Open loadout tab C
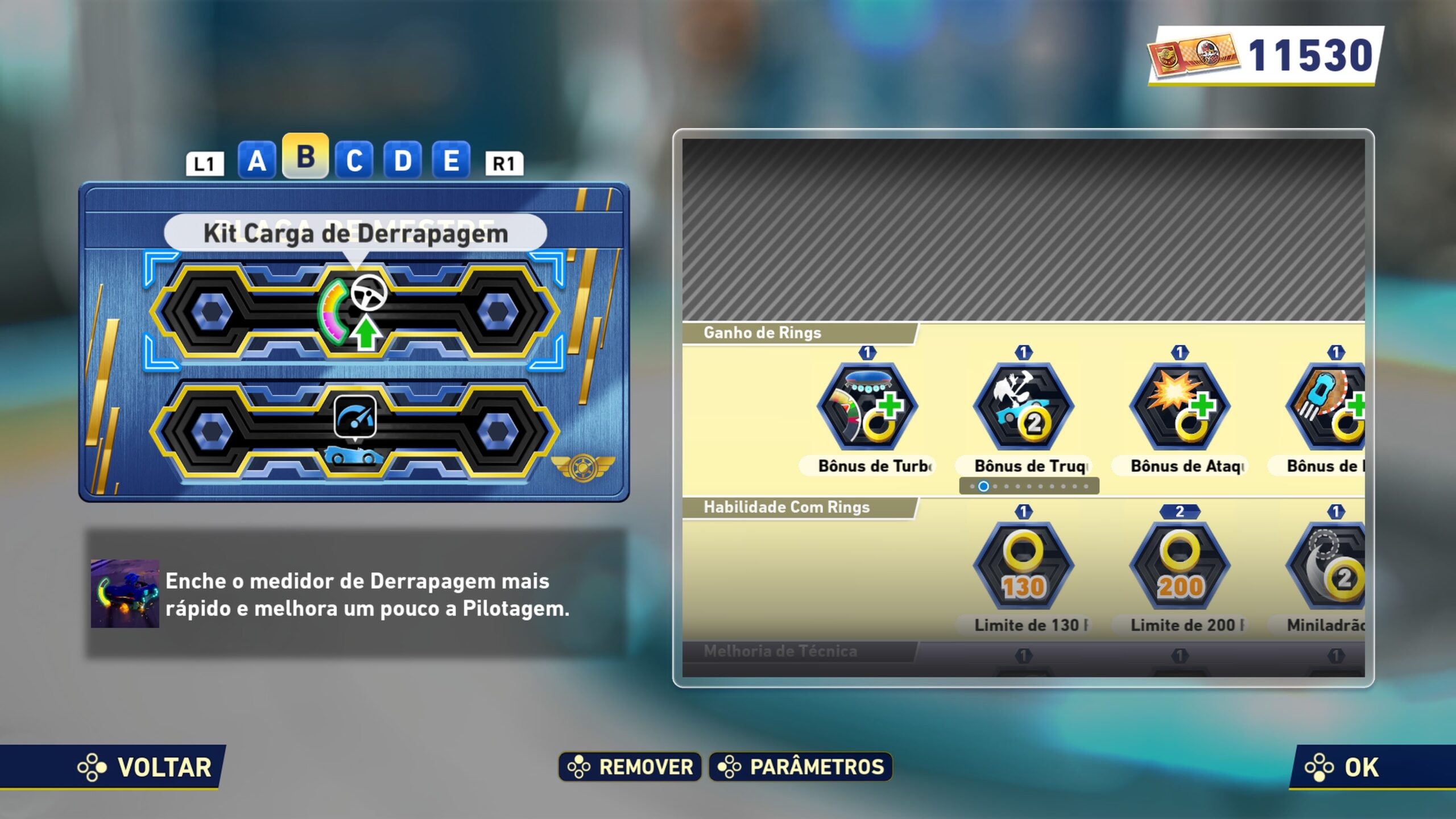Image resolution: width=1456 pixels, height=819 pixels. coord(354,161)
